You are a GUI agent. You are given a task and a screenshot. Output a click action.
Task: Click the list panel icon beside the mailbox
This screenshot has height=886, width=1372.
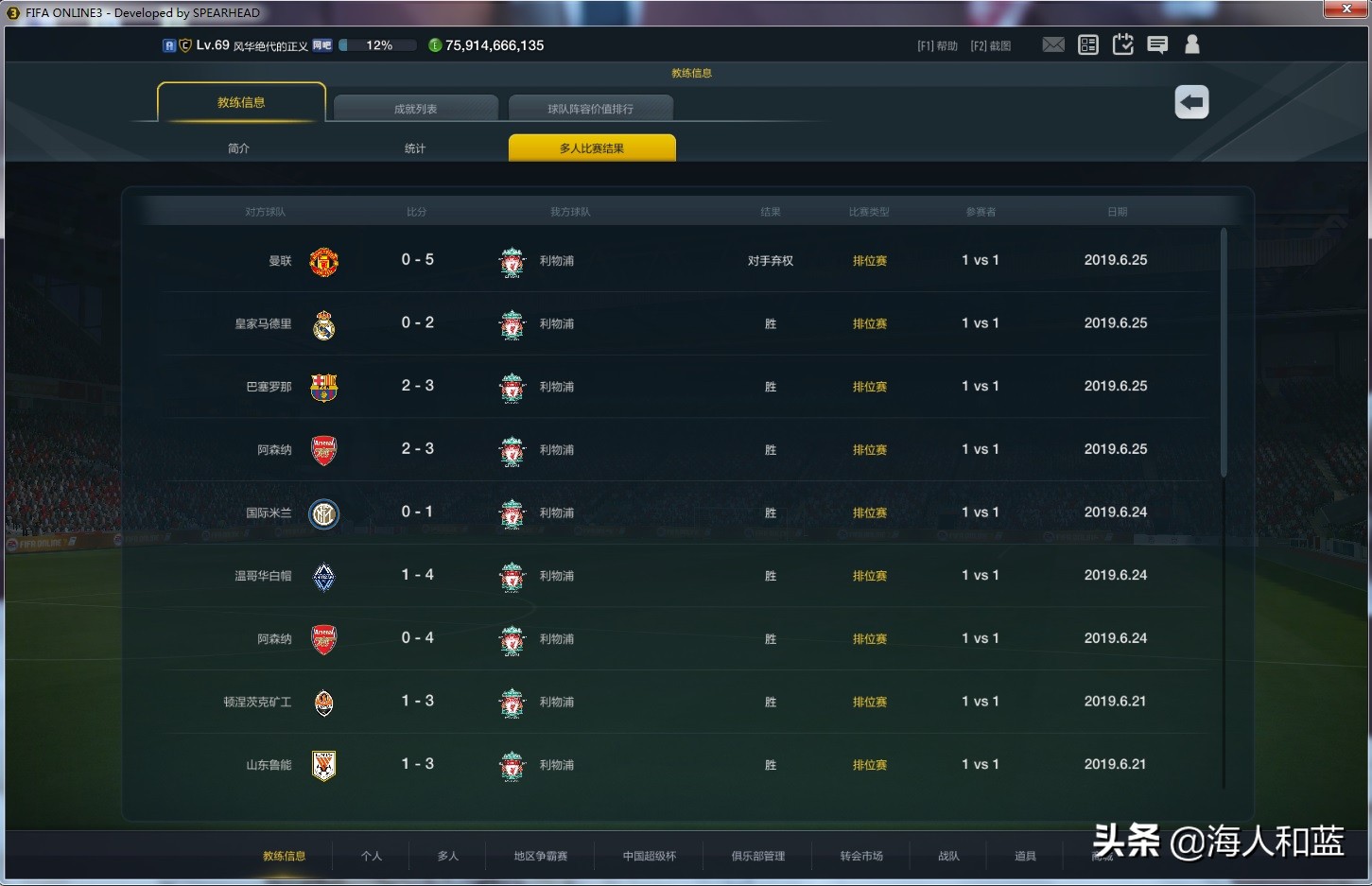coord(1087,43)
